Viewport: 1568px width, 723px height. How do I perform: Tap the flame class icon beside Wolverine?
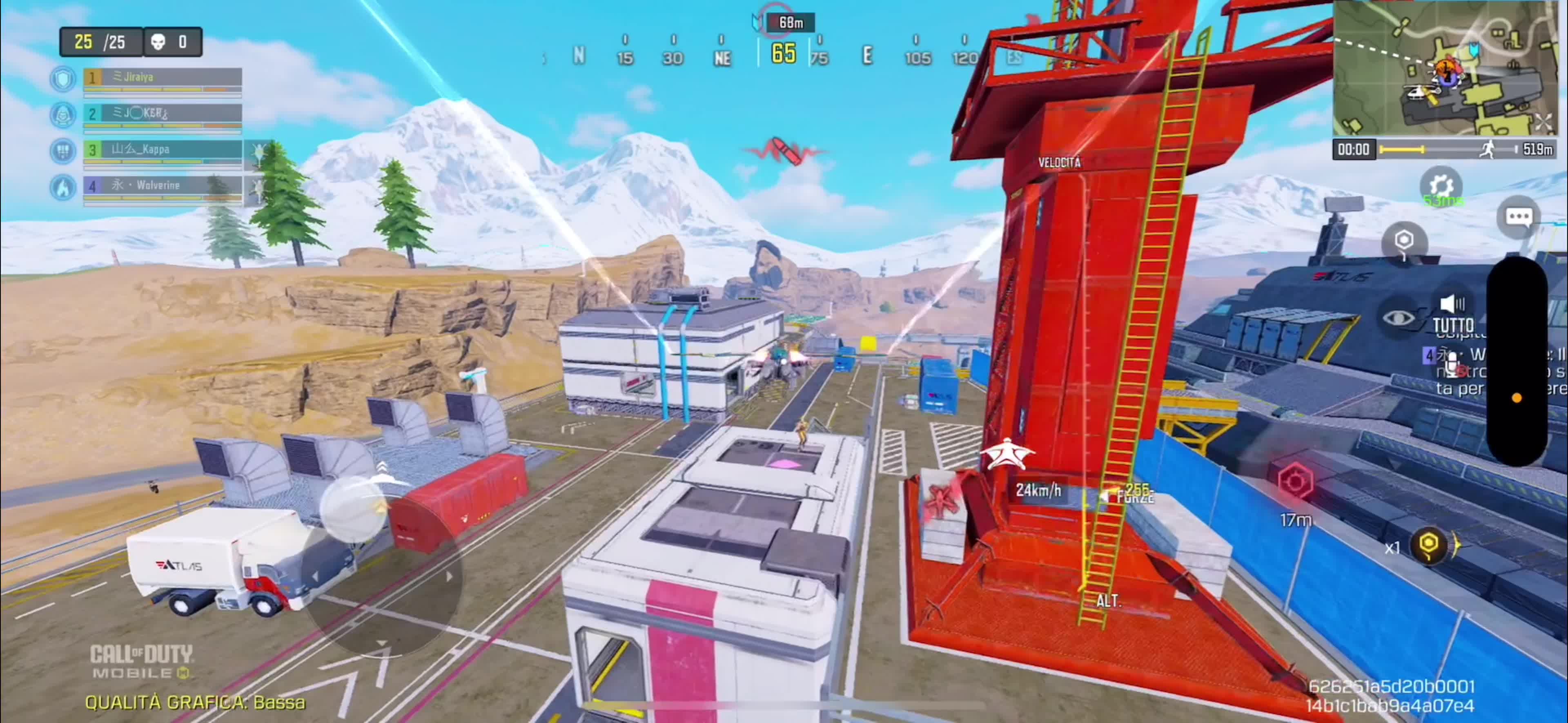(x=63, y=187)
